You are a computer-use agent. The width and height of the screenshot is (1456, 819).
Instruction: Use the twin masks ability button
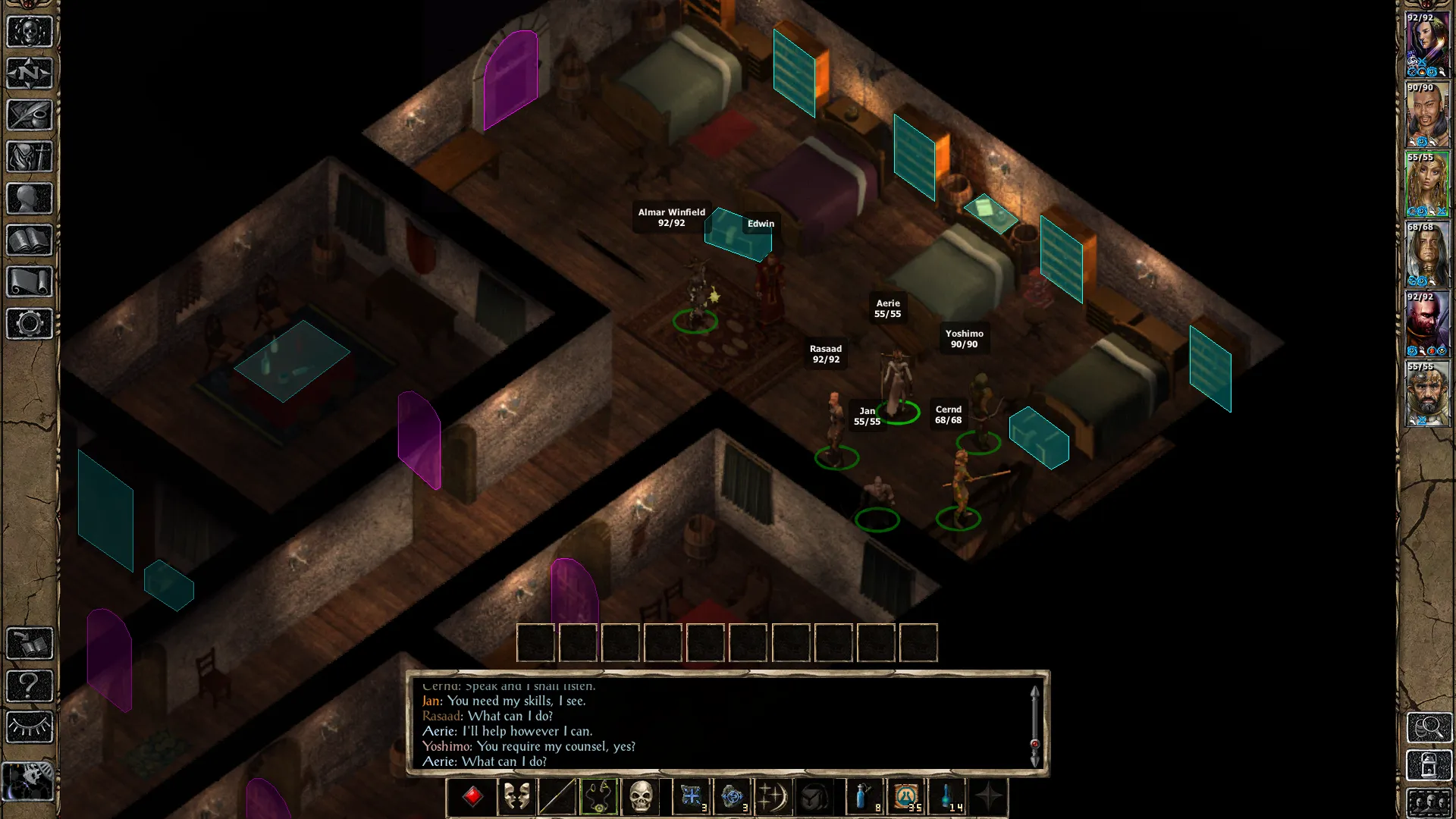[516, 796]
